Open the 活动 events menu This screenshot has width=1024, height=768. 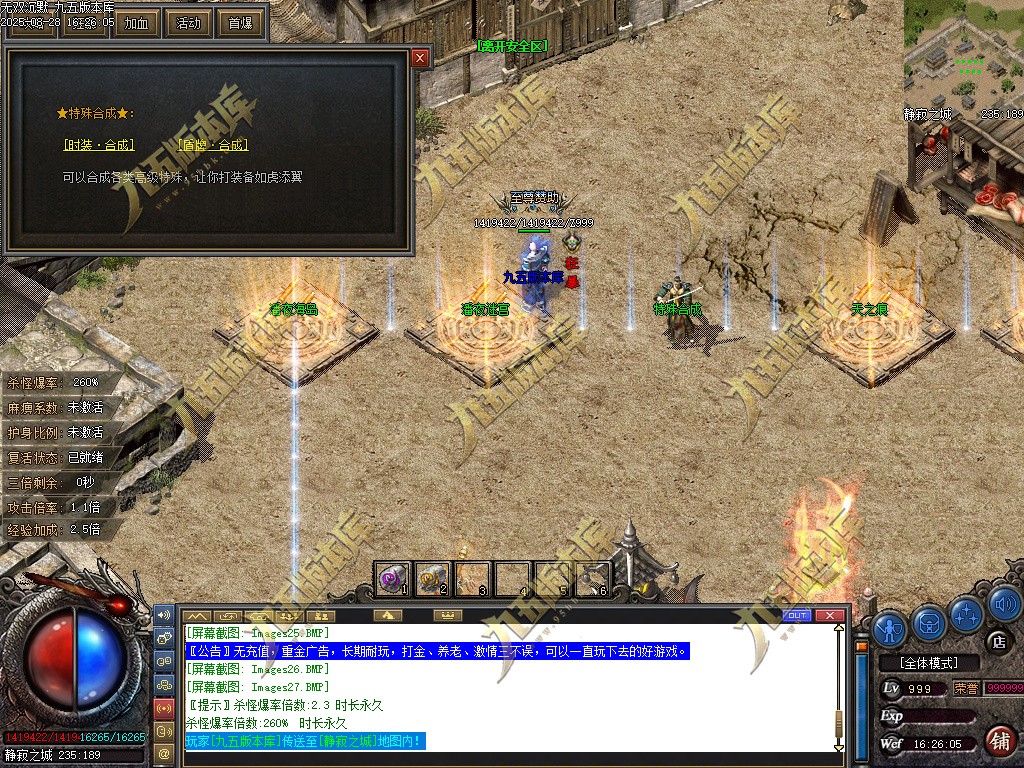188,23
